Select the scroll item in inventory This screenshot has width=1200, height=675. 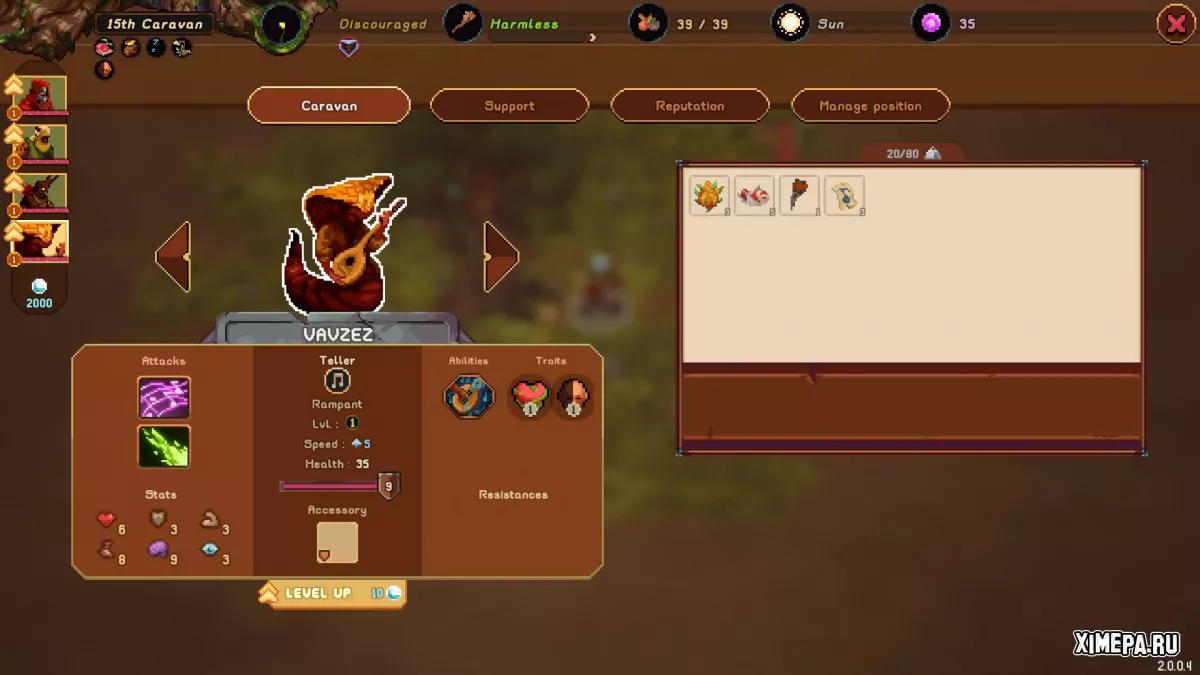(844, 196)
